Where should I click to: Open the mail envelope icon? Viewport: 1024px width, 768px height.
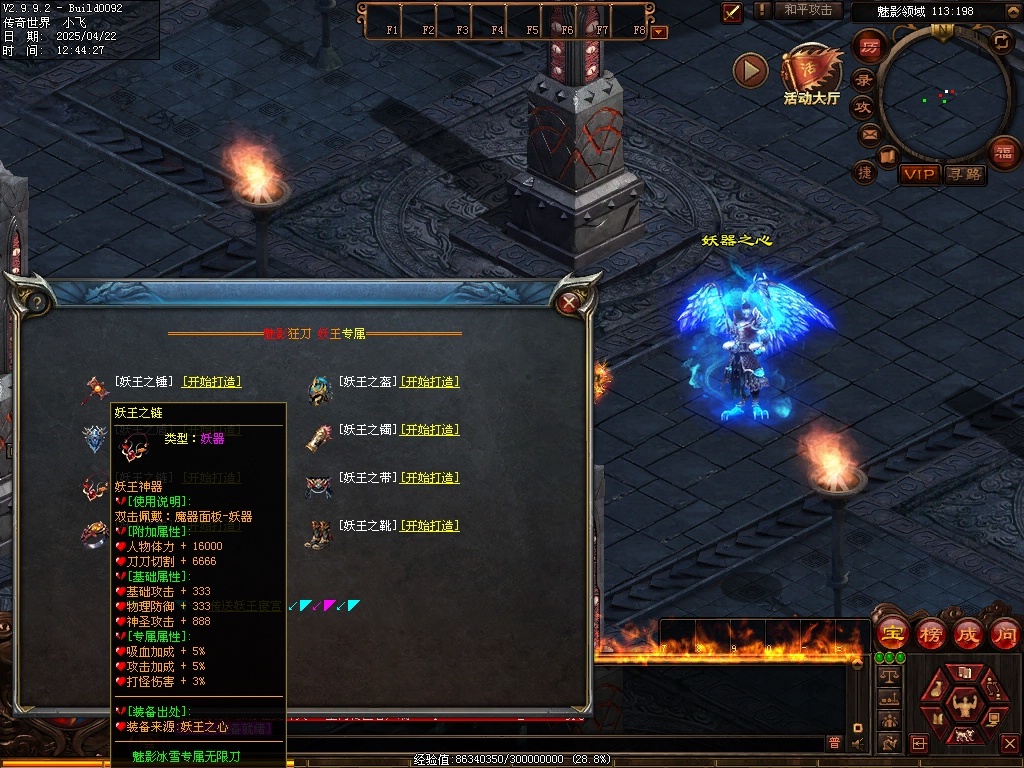point(869,134)
